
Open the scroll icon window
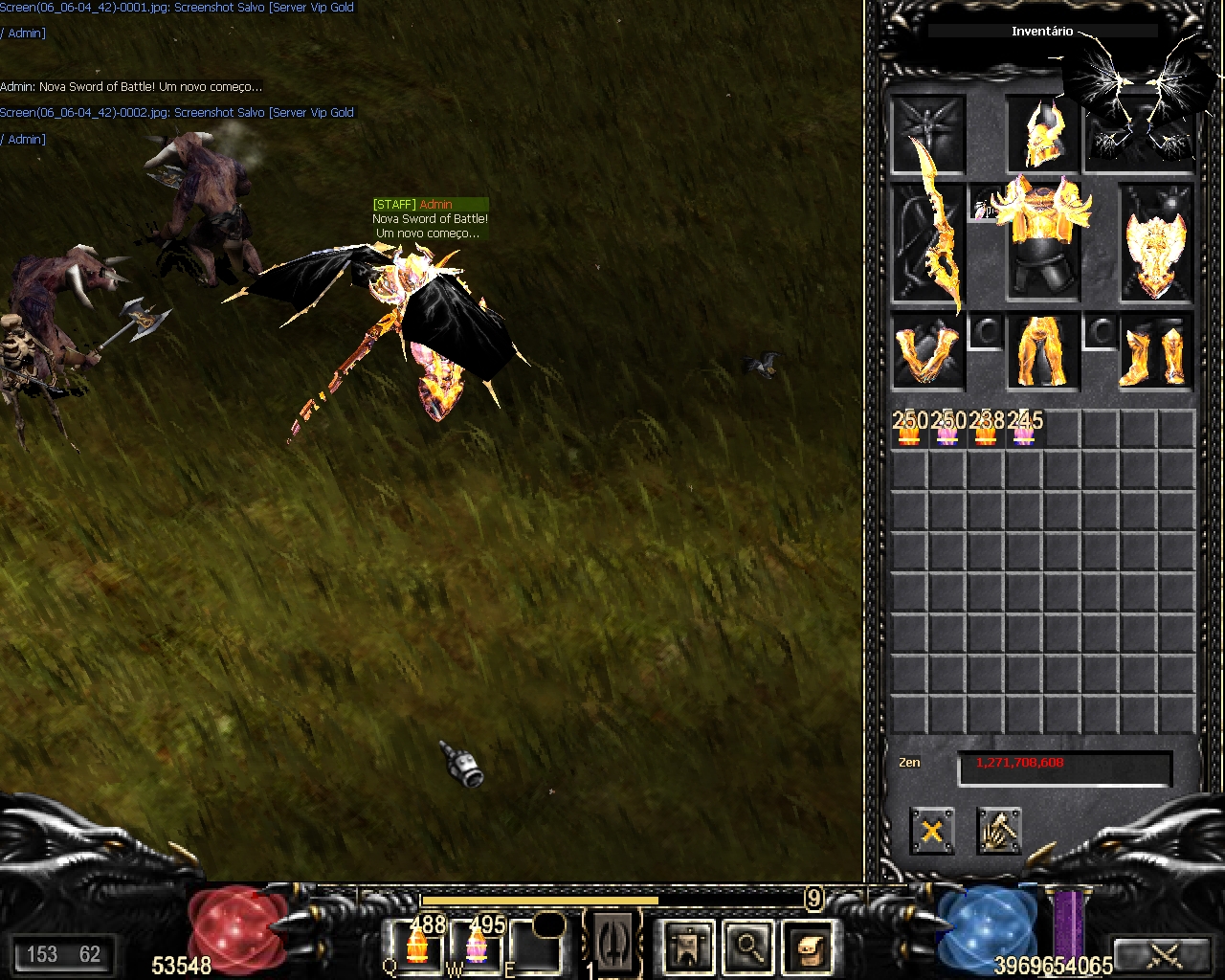[x=809, y=947]
